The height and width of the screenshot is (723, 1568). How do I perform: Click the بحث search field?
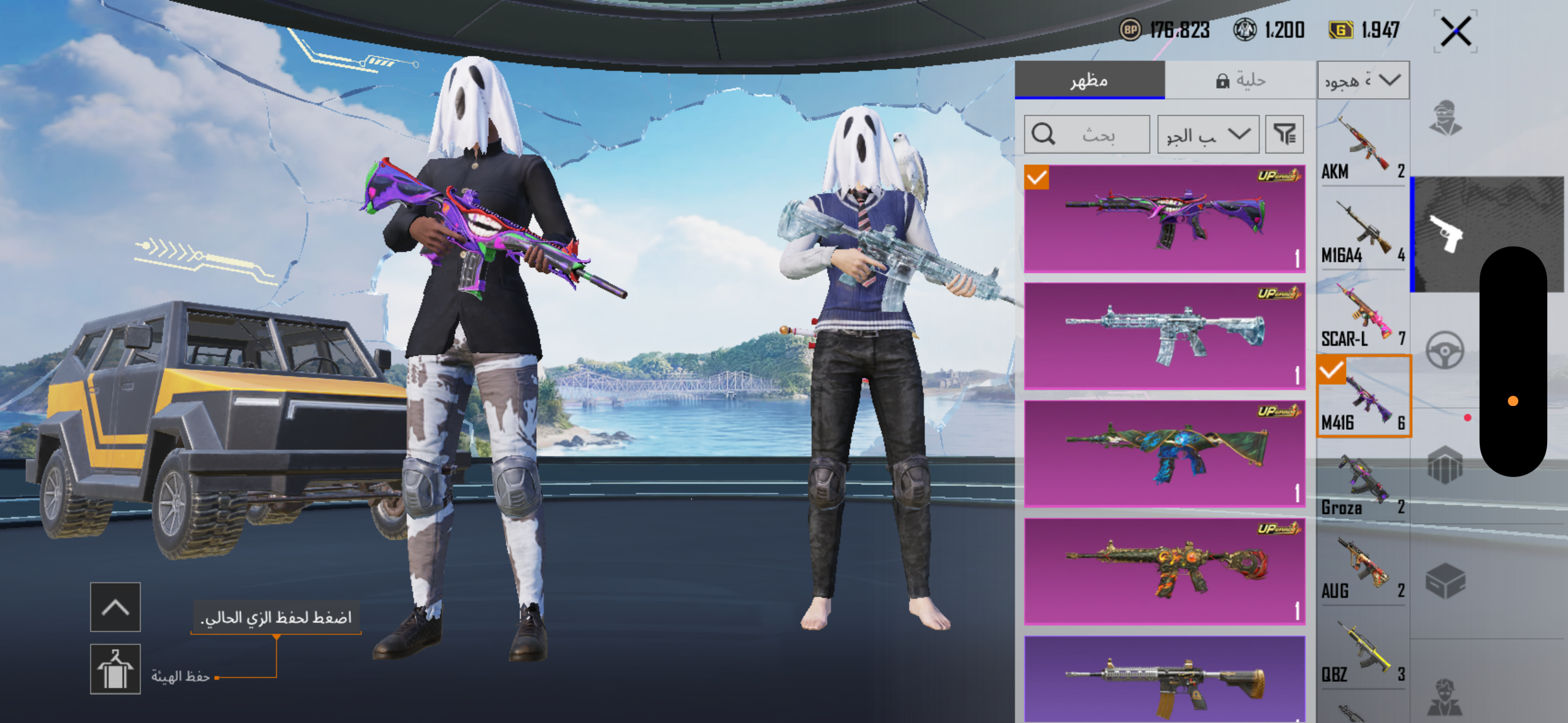coord(1087,134)
